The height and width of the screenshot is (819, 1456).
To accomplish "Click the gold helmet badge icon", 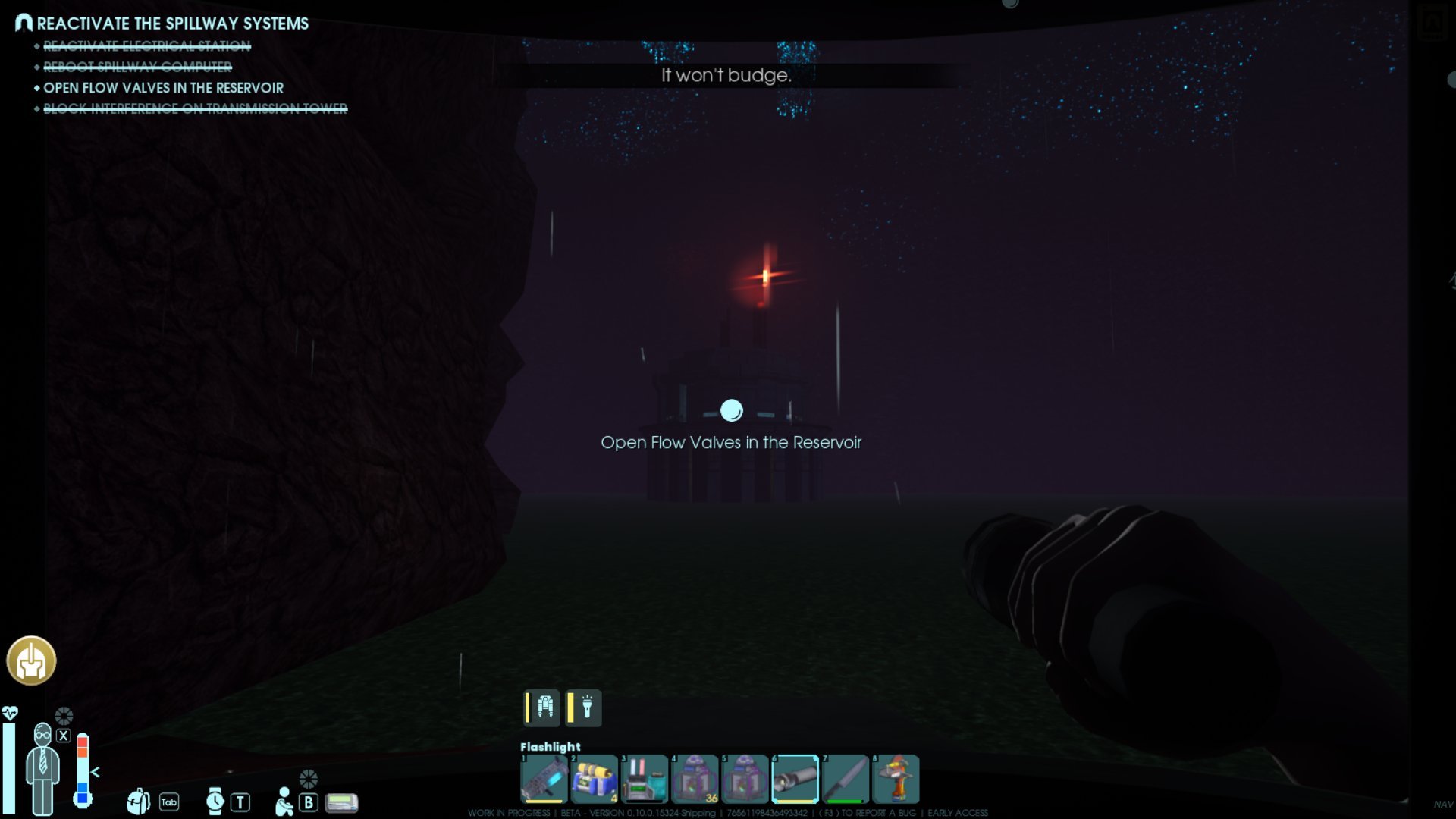I will point(31,661).
